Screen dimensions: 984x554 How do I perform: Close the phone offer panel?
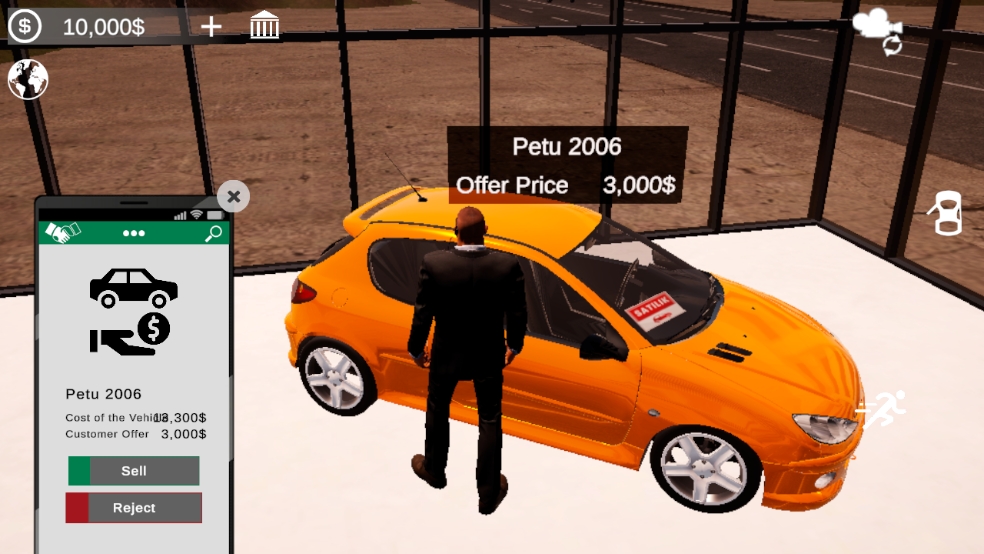tap(233, 196)
